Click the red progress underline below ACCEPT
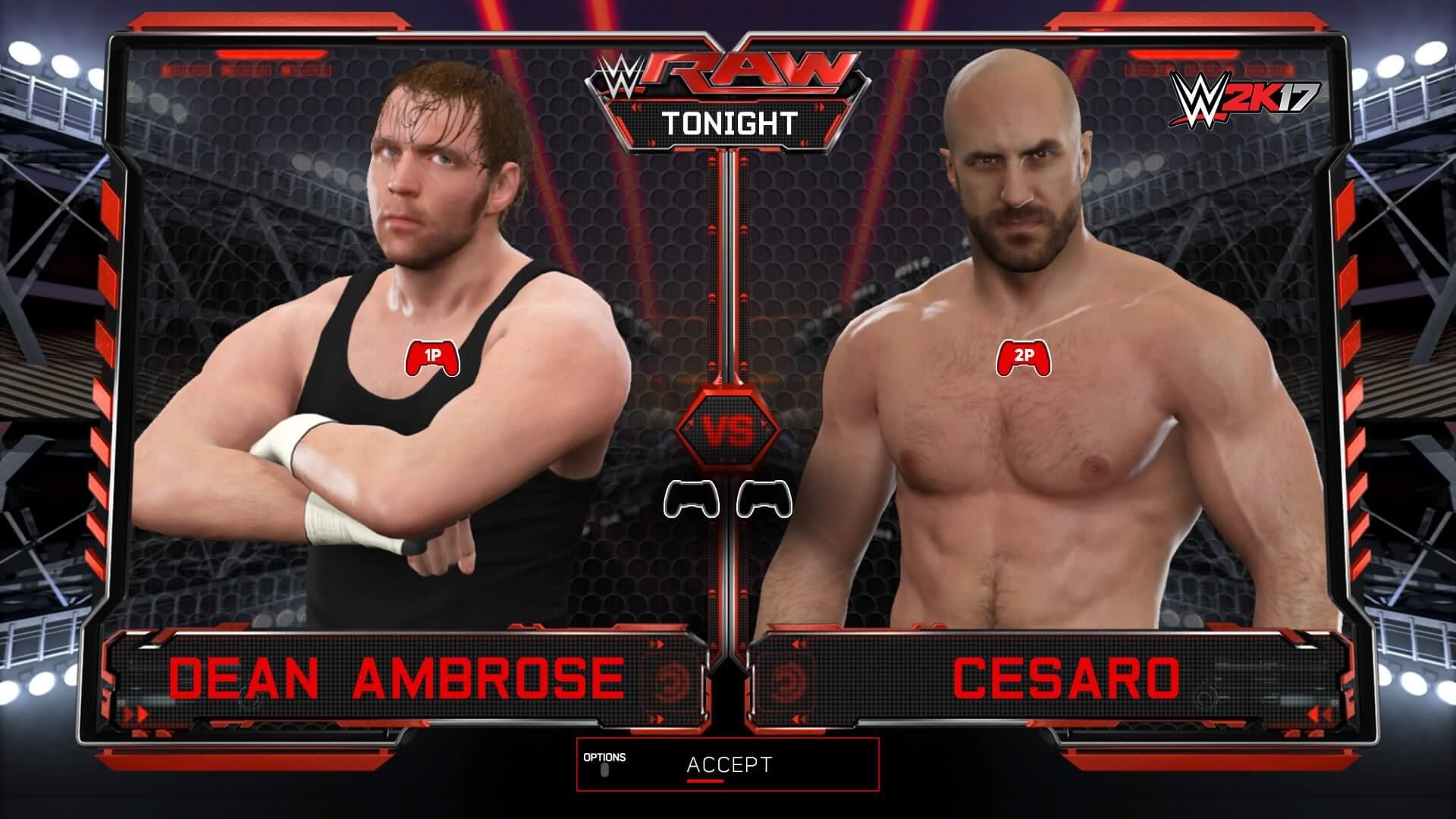This screenshot has width=1456, height=819. [705, 781]
